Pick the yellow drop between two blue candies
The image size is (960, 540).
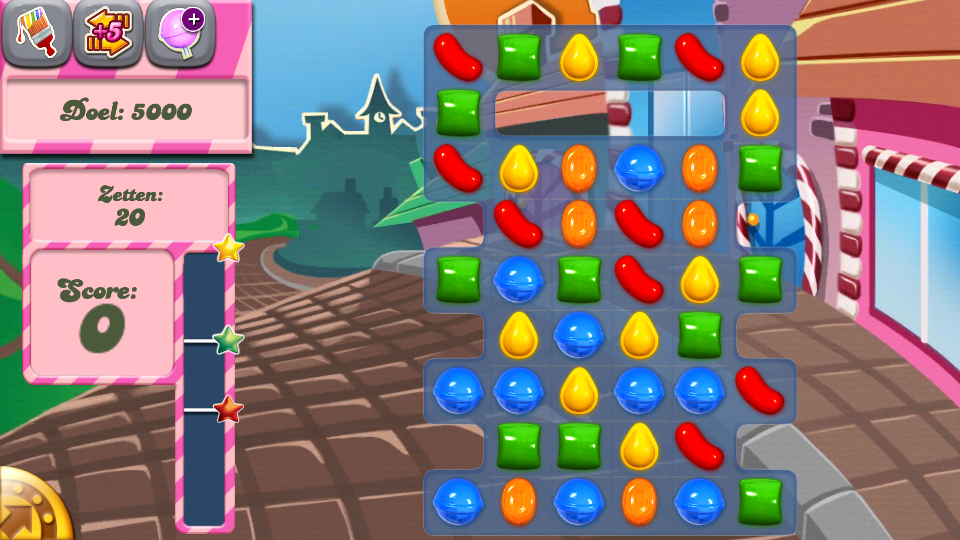pos(579,390)
